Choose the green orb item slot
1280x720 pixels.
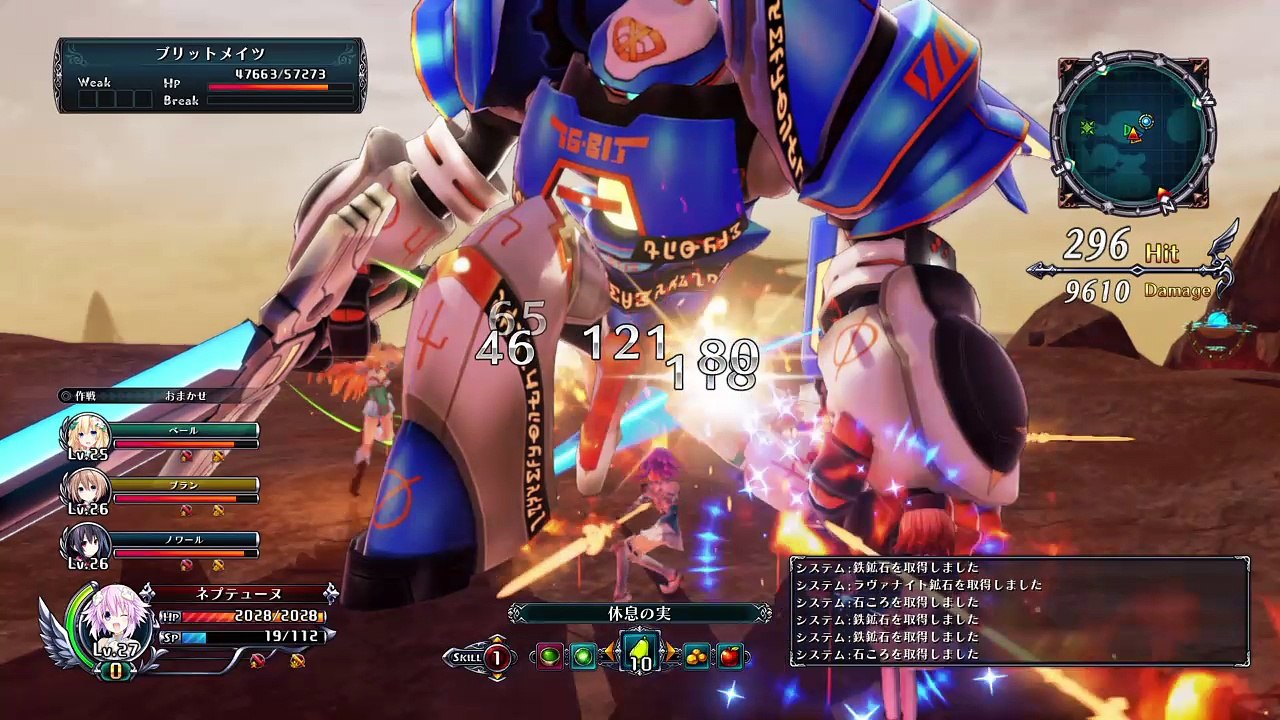(x=584, y=657)
